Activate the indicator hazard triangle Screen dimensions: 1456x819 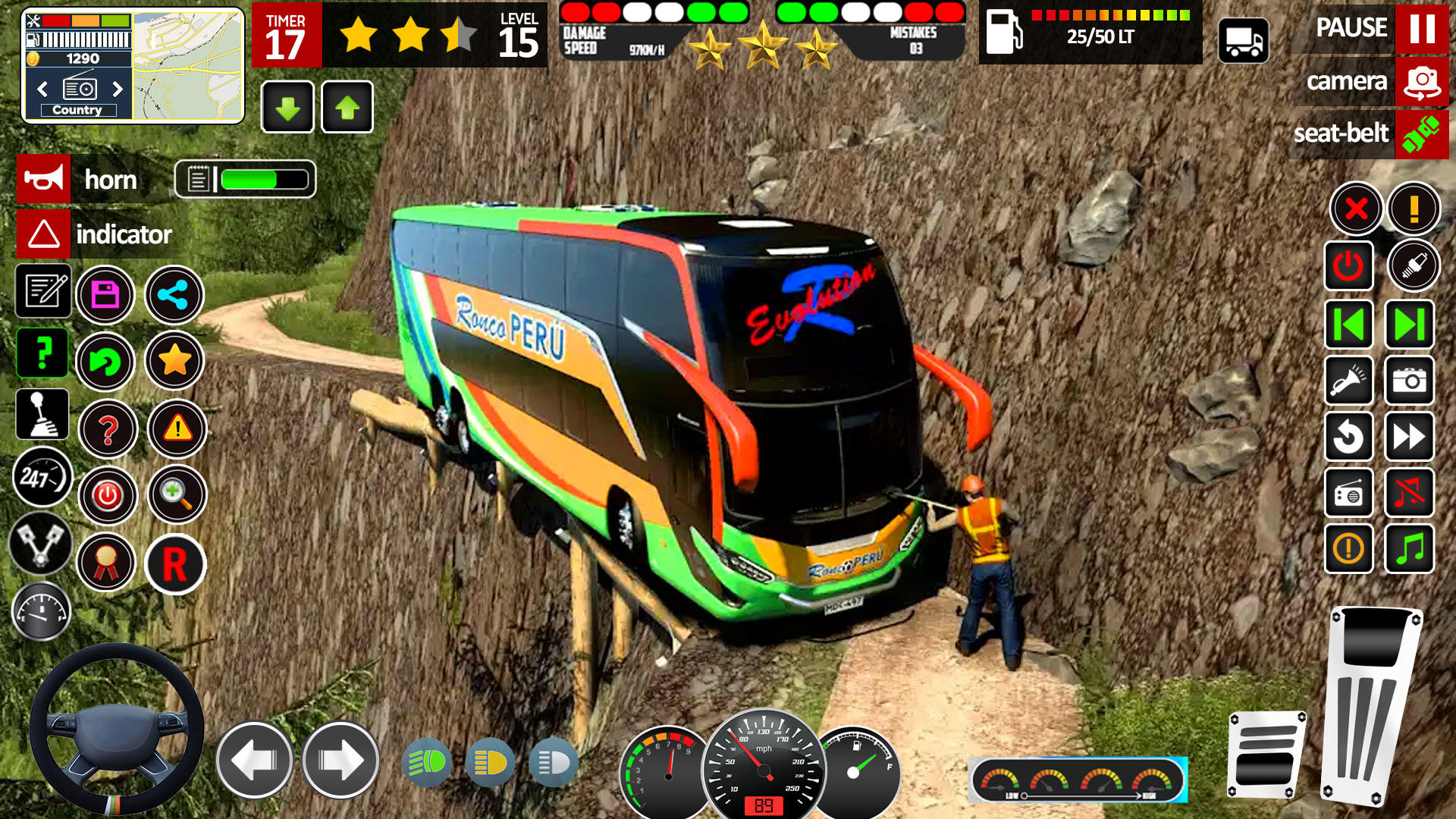[x=44, y=234]
